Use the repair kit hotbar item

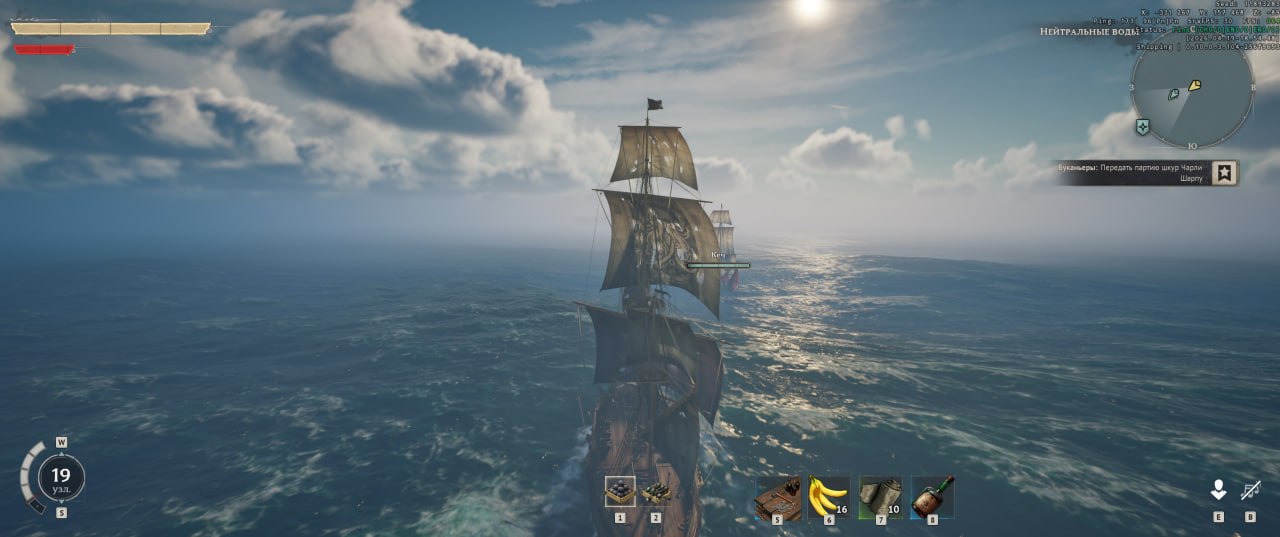tap(777, 496)
